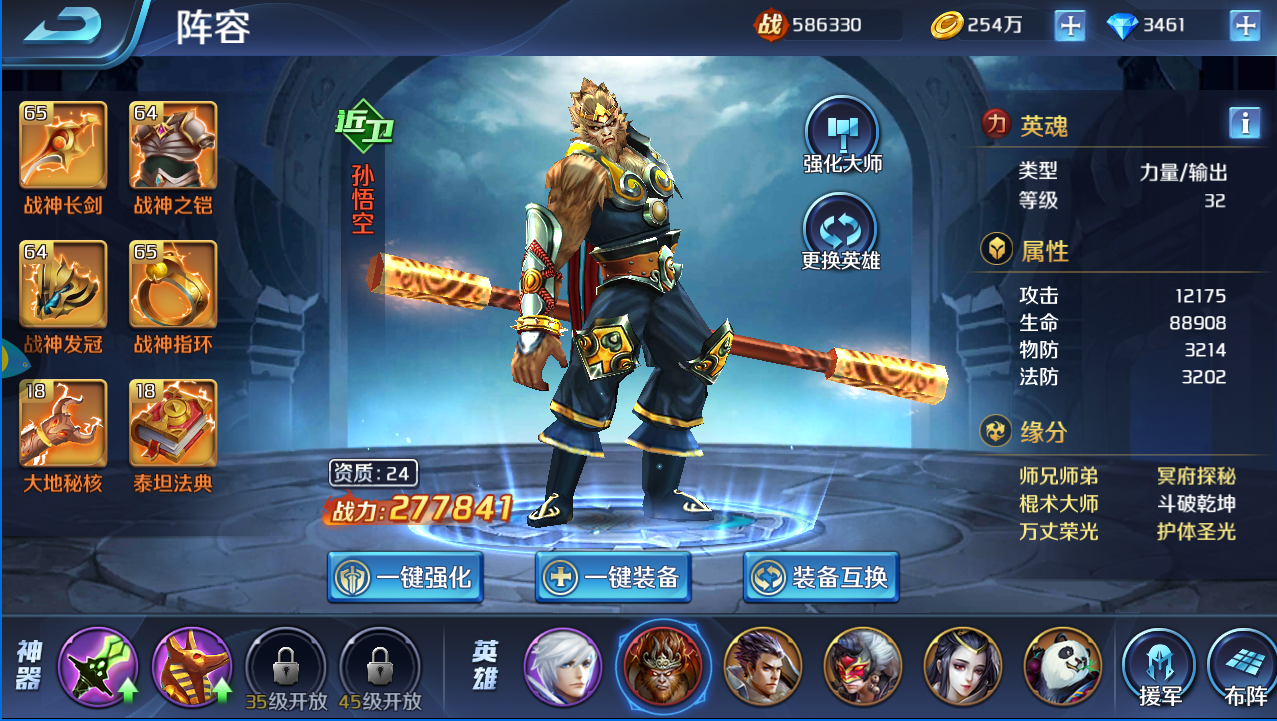This screenshot has height=721, width=1277.
Task: Select the white-haired hero portrait
Action: click(x=562, y=667)
